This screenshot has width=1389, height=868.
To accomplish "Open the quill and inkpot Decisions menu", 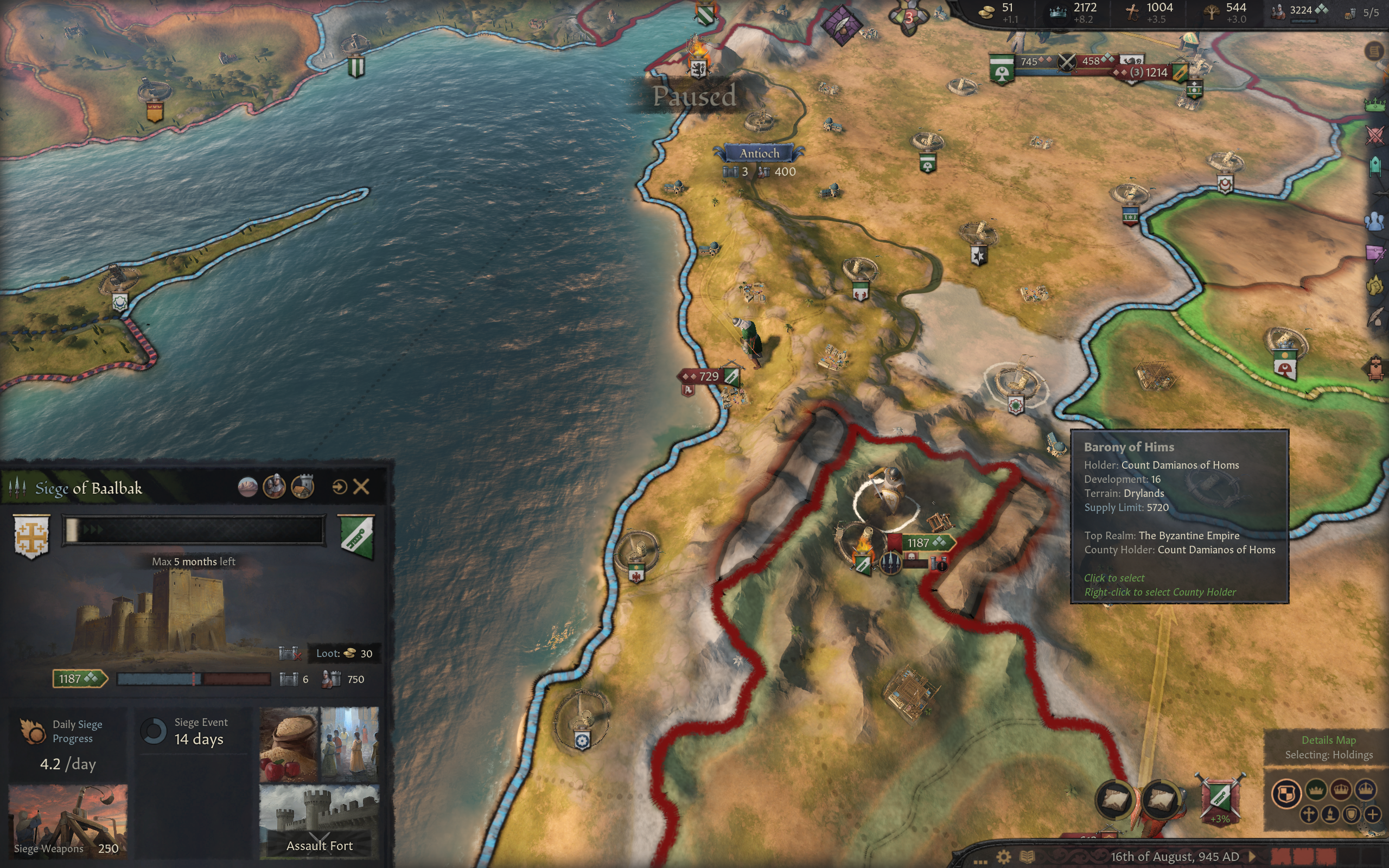I will pos(1374,317).
